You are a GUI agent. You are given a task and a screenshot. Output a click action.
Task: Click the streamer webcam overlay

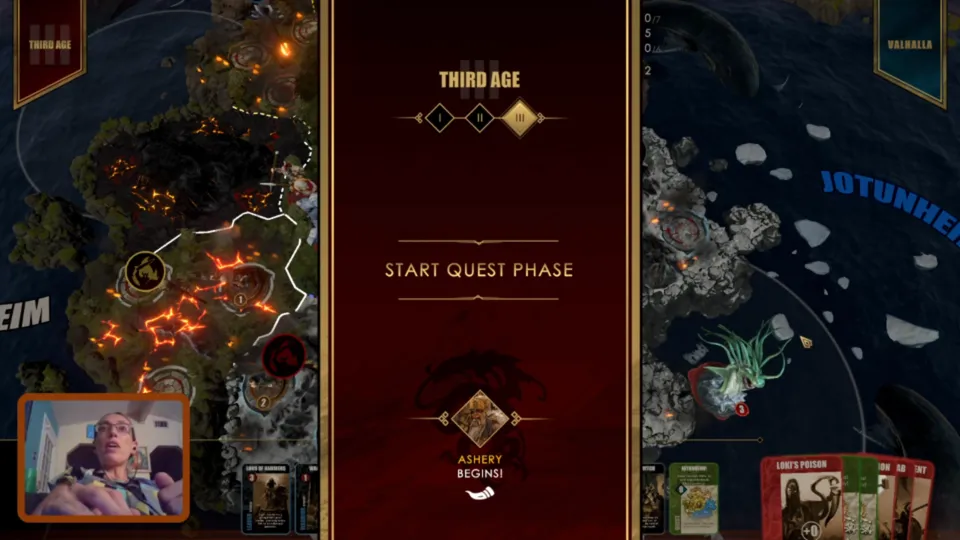(x=103, y=458)
